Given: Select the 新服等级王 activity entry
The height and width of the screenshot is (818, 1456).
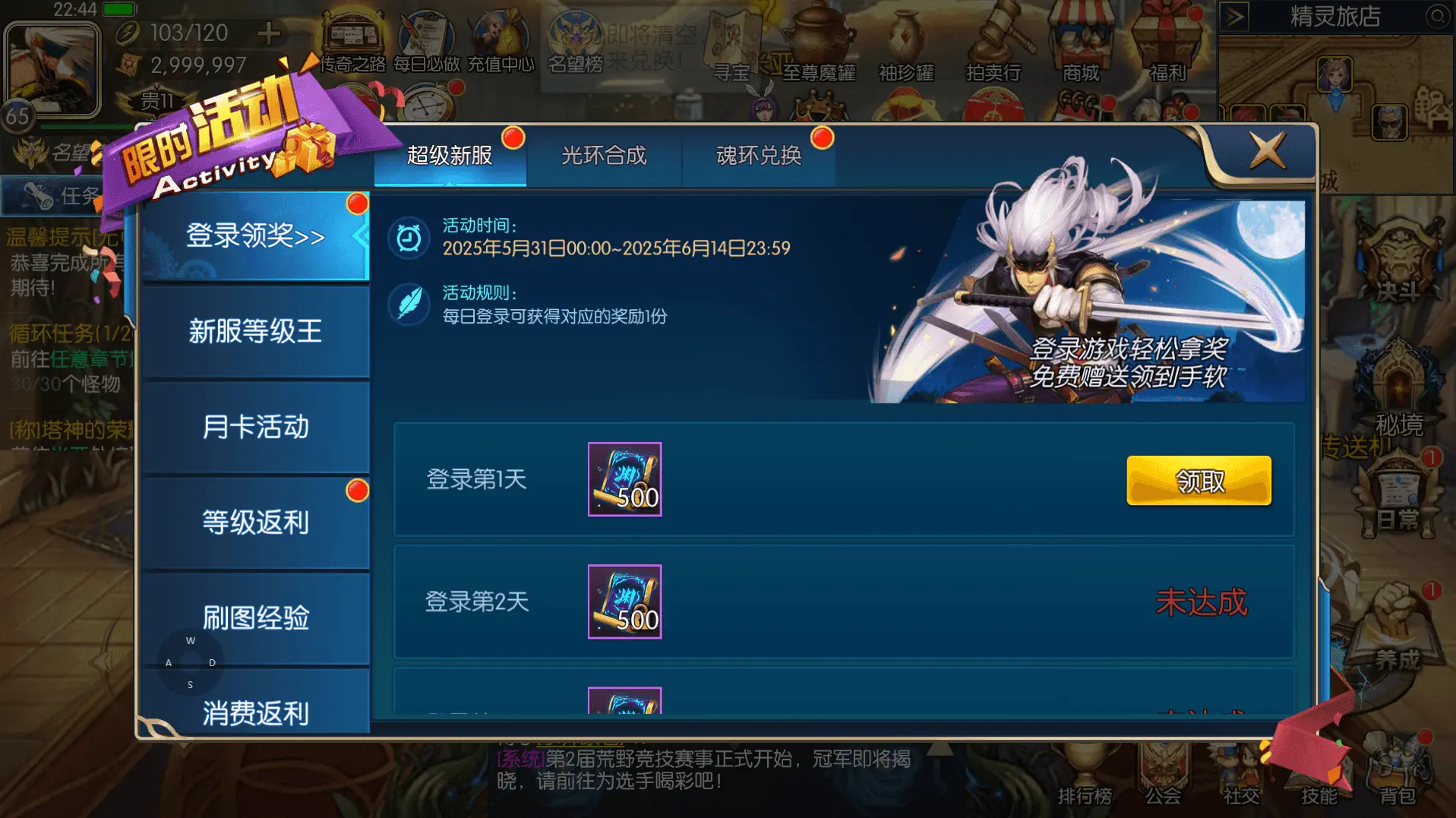Looking at the screenshot, I should tap(256, 332).
